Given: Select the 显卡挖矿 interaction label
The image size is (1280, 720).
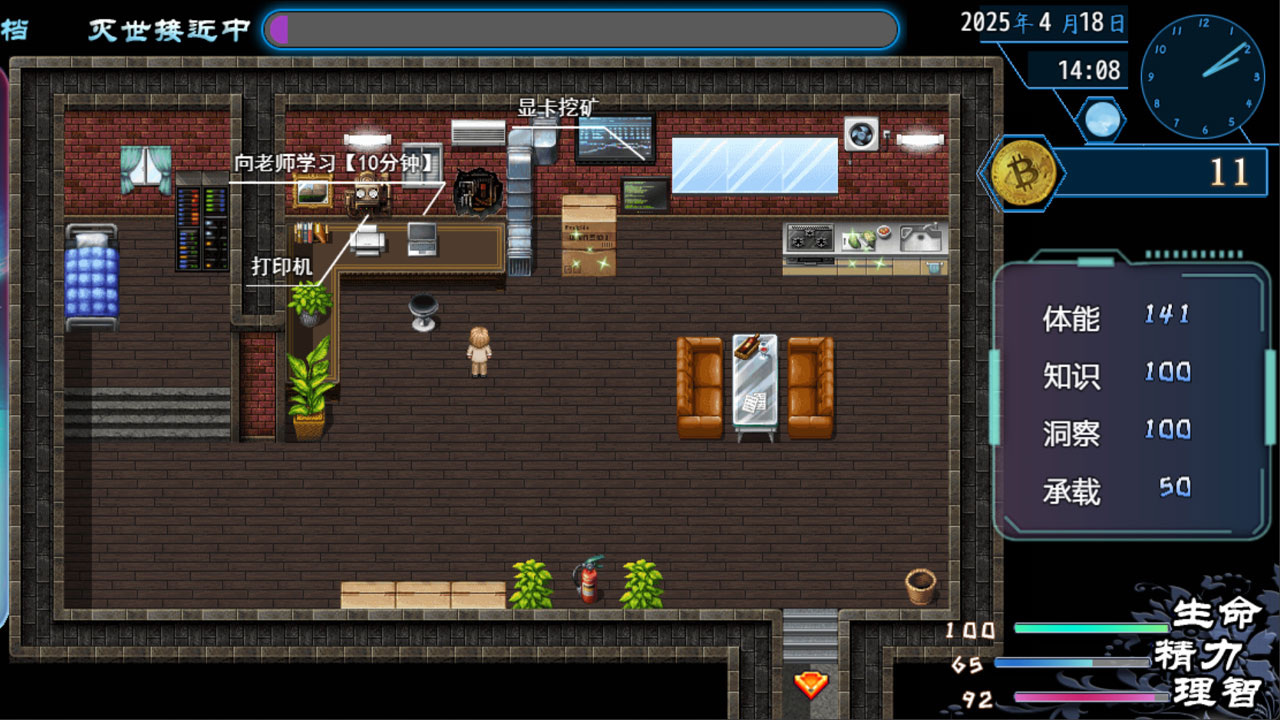Looking at the screenshot, I should coord(558,108).
